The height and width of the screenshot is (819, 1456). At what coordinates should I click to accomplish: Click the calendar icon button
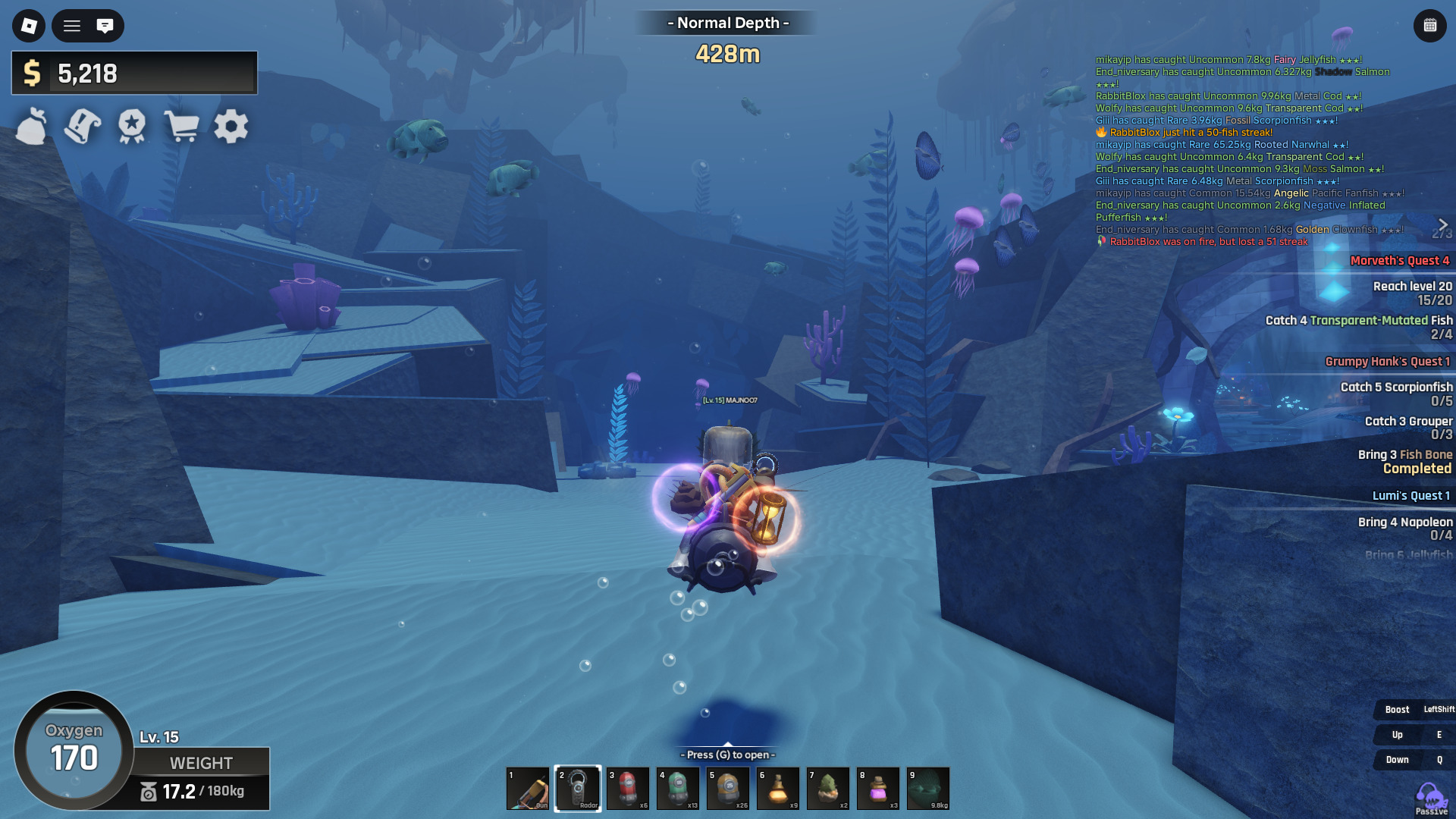(1429, 26)
